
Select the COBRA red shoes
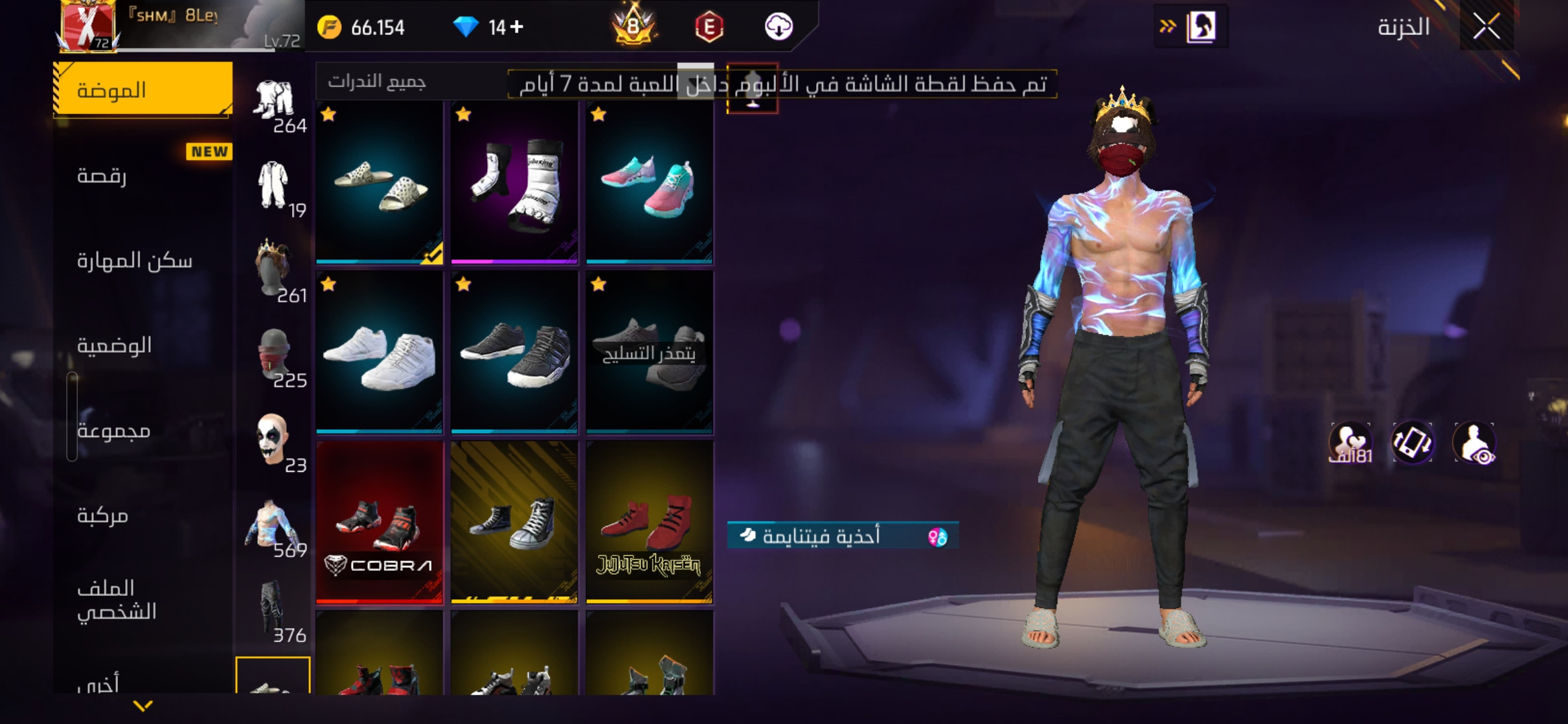click(x=379, y=523)
